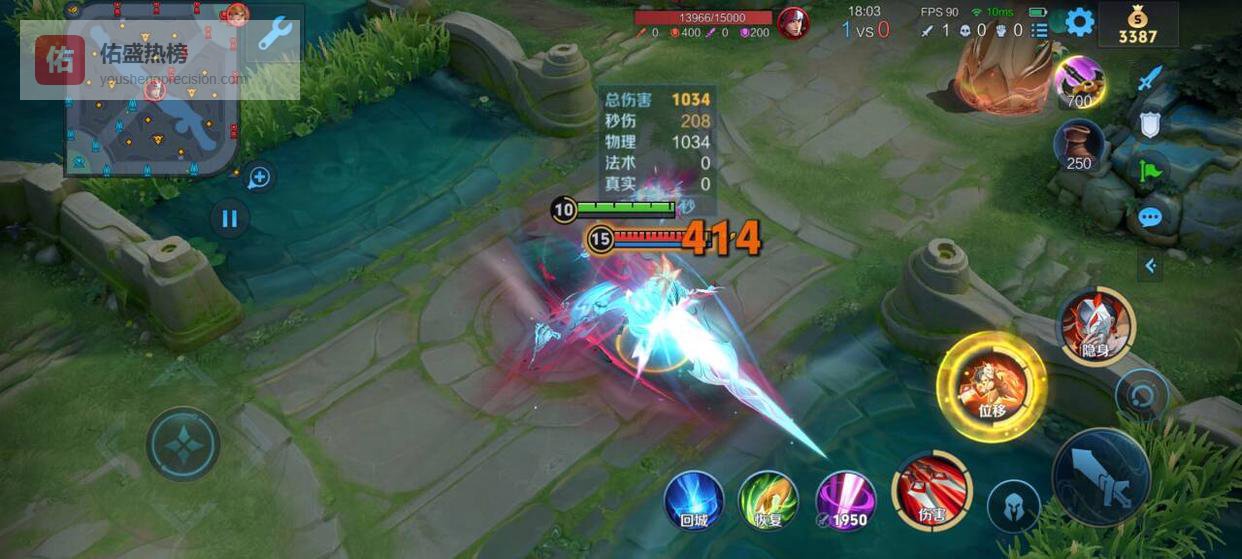Viewport: 1242px width, 559px height.
Task: Tap the purple skill showing 1950
Action: pos(846,499)
